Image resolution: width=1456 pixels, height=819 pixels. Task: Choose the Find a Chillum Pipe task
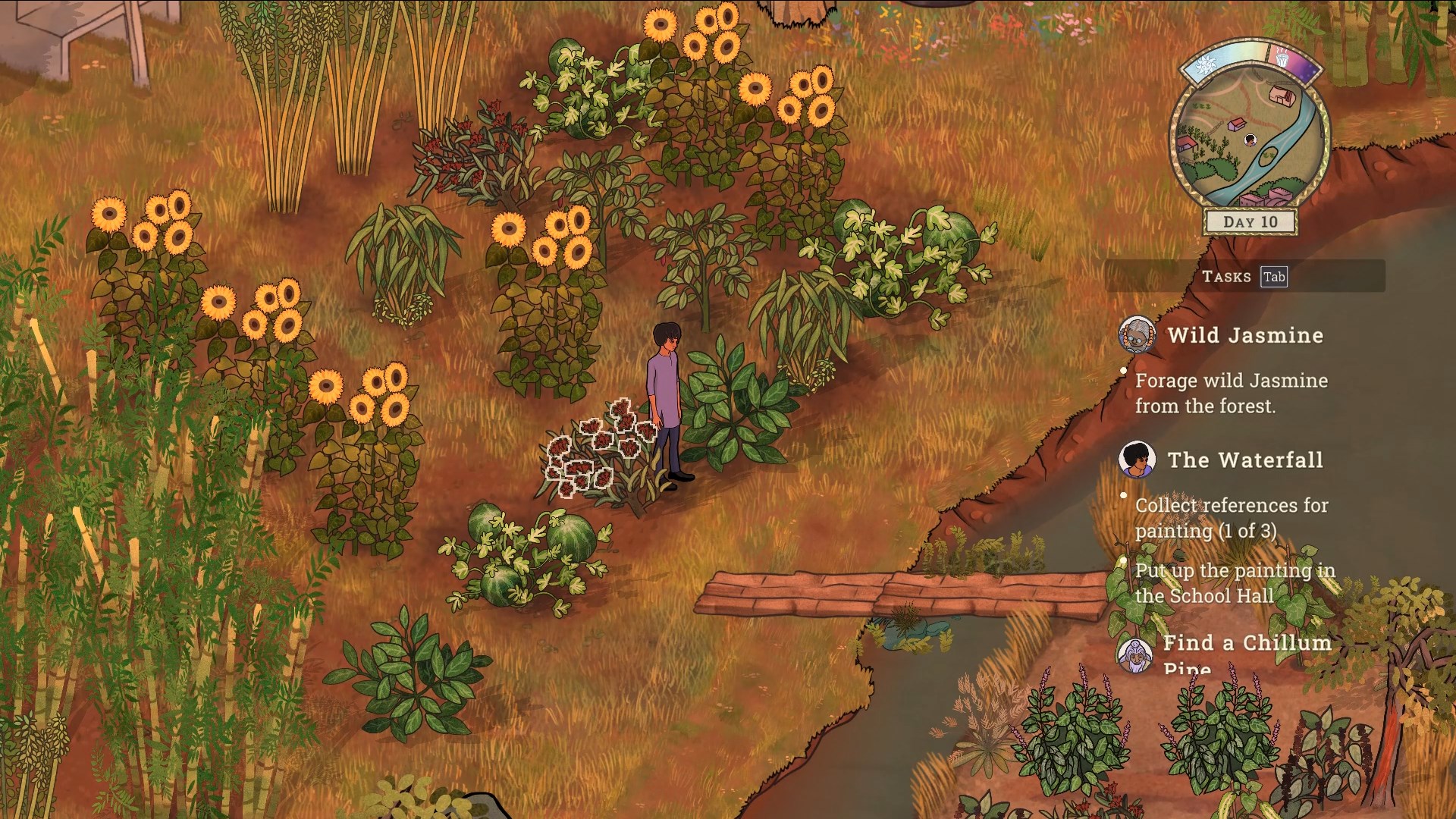[x=1247, y=644]
